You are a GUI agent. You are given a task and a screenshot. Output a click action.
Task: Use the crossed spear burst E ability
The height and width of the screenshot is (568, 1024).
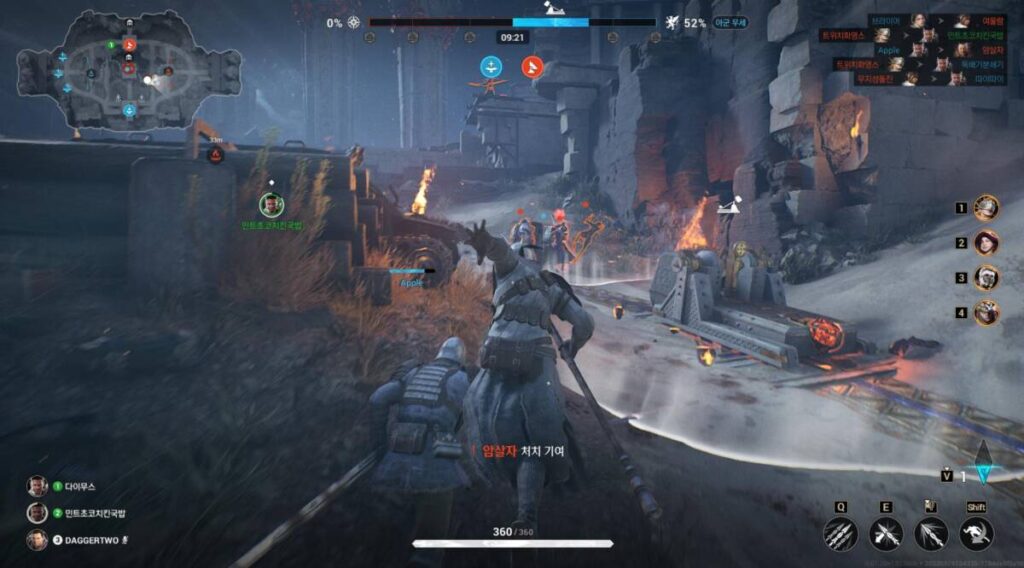coord(886,534)
